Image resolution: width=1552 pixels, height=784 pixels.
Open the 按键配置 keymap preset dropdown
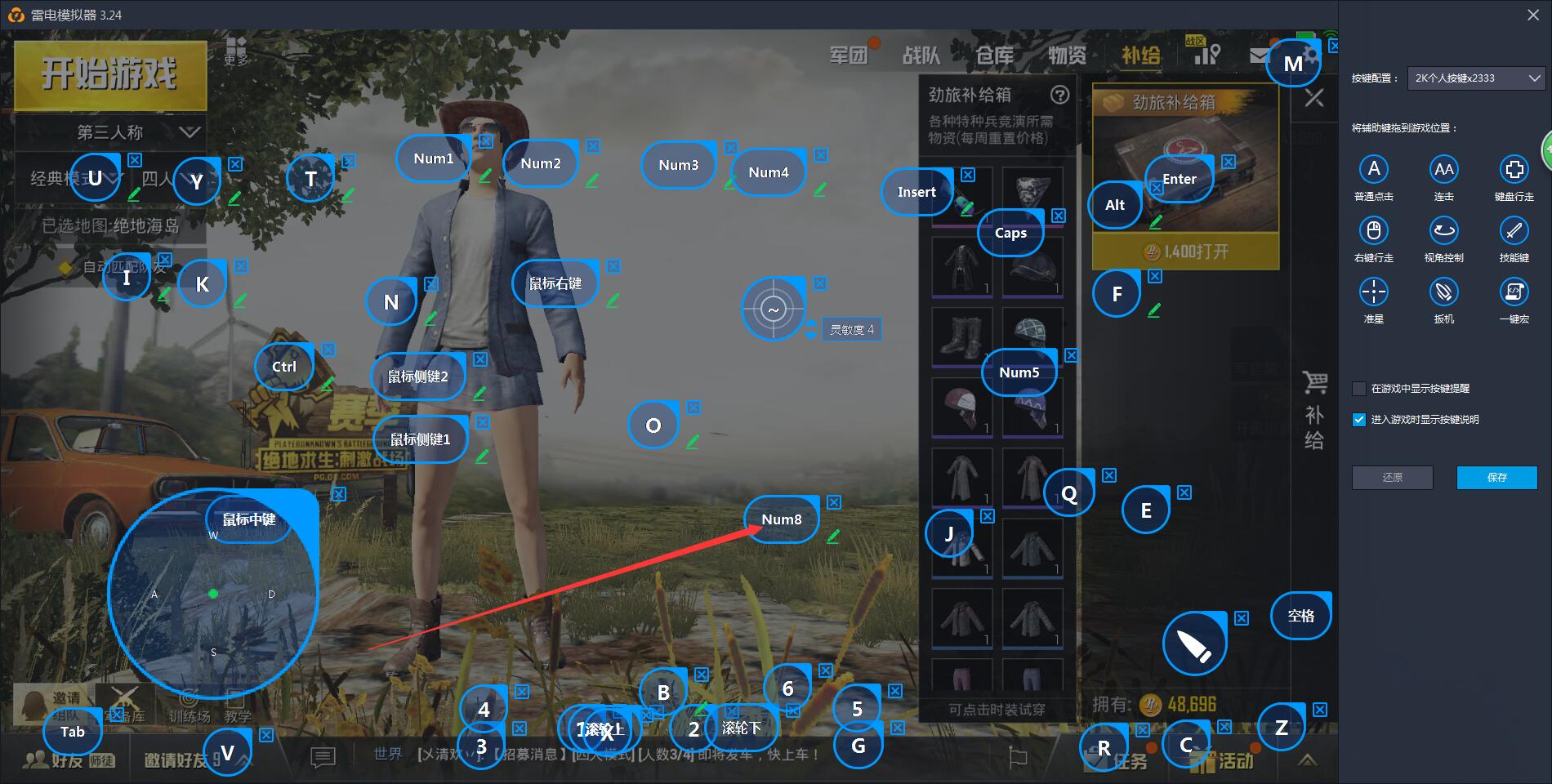tap(1476, 78)
